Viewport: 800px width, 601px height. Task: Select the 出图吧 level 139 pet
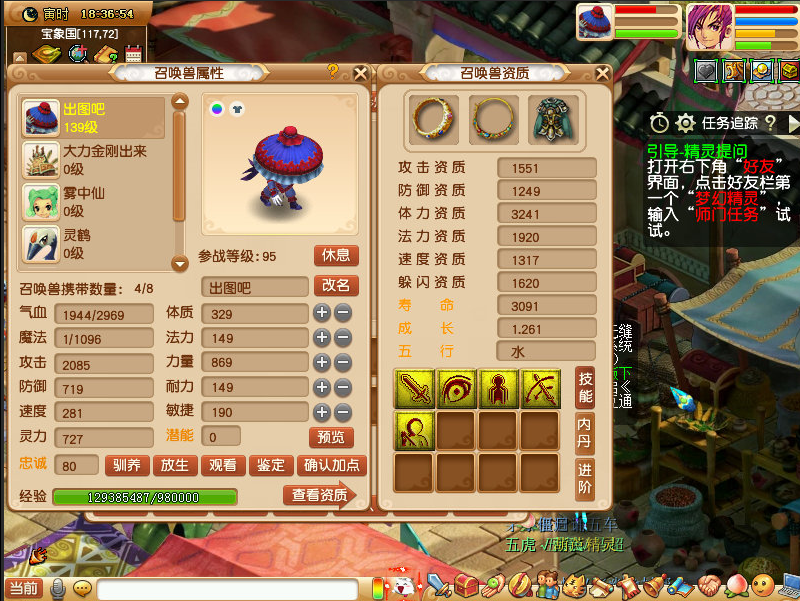click(x=92, y=117)
